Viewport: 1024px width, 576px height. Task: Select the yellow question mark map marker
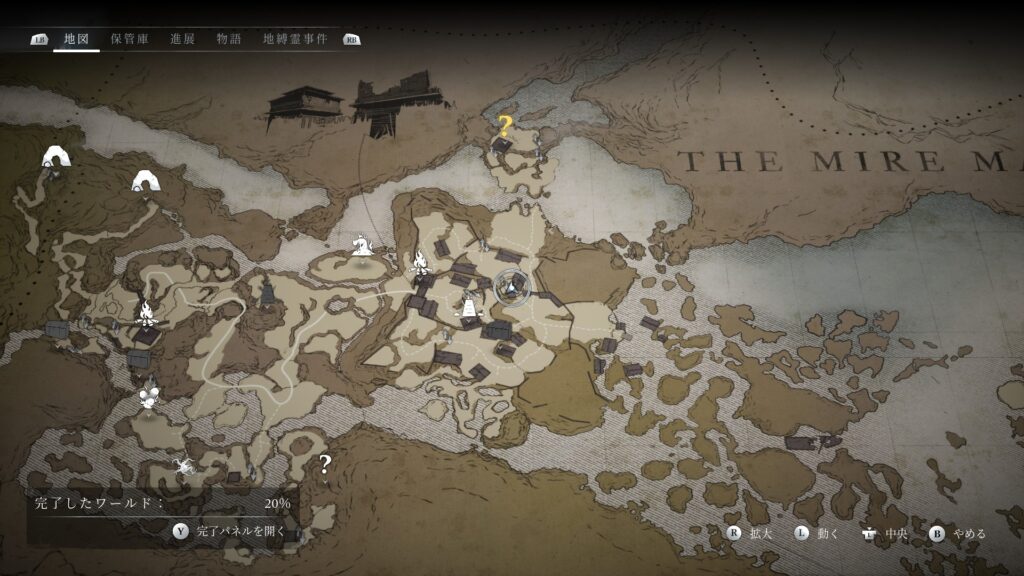[x=505, y=127]
